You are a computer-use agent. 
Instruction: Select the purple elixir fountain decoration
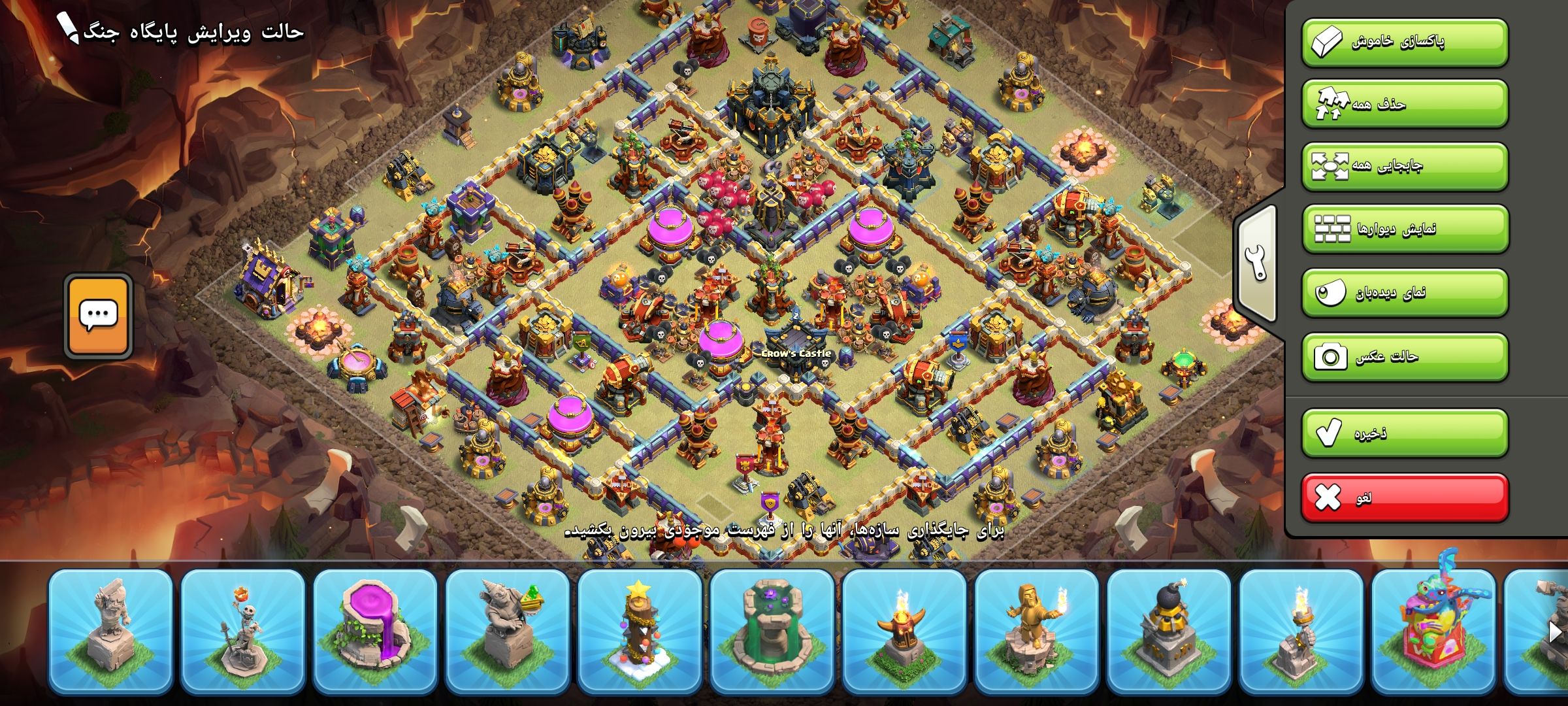(x=375, y=631)
